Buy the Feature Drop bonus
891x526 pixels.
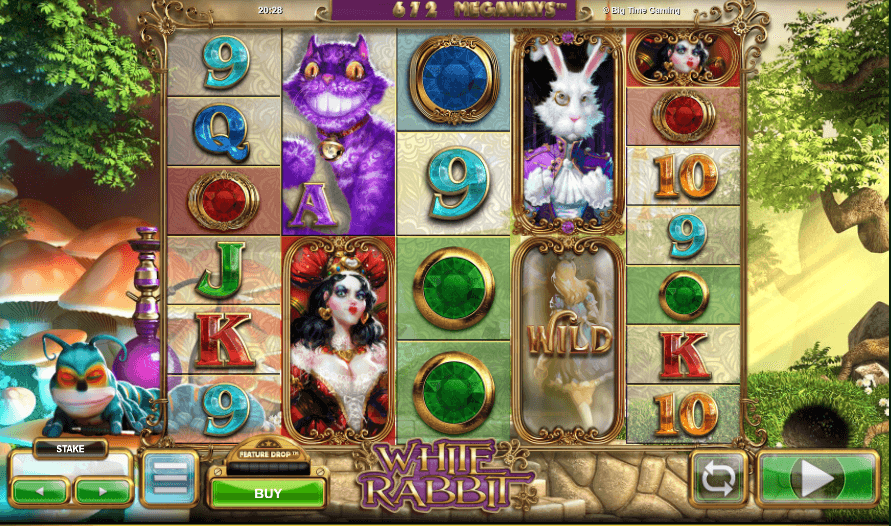tap(267, 493)
